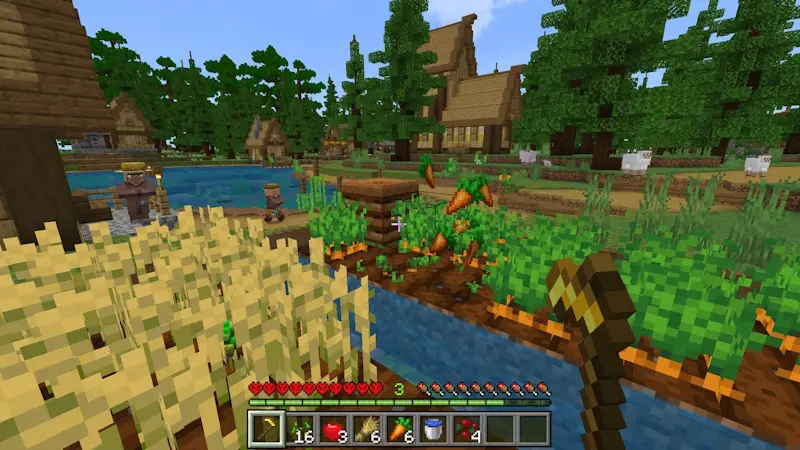Select the red apple slot
This screenshot has height=450, width=800.
333,429
